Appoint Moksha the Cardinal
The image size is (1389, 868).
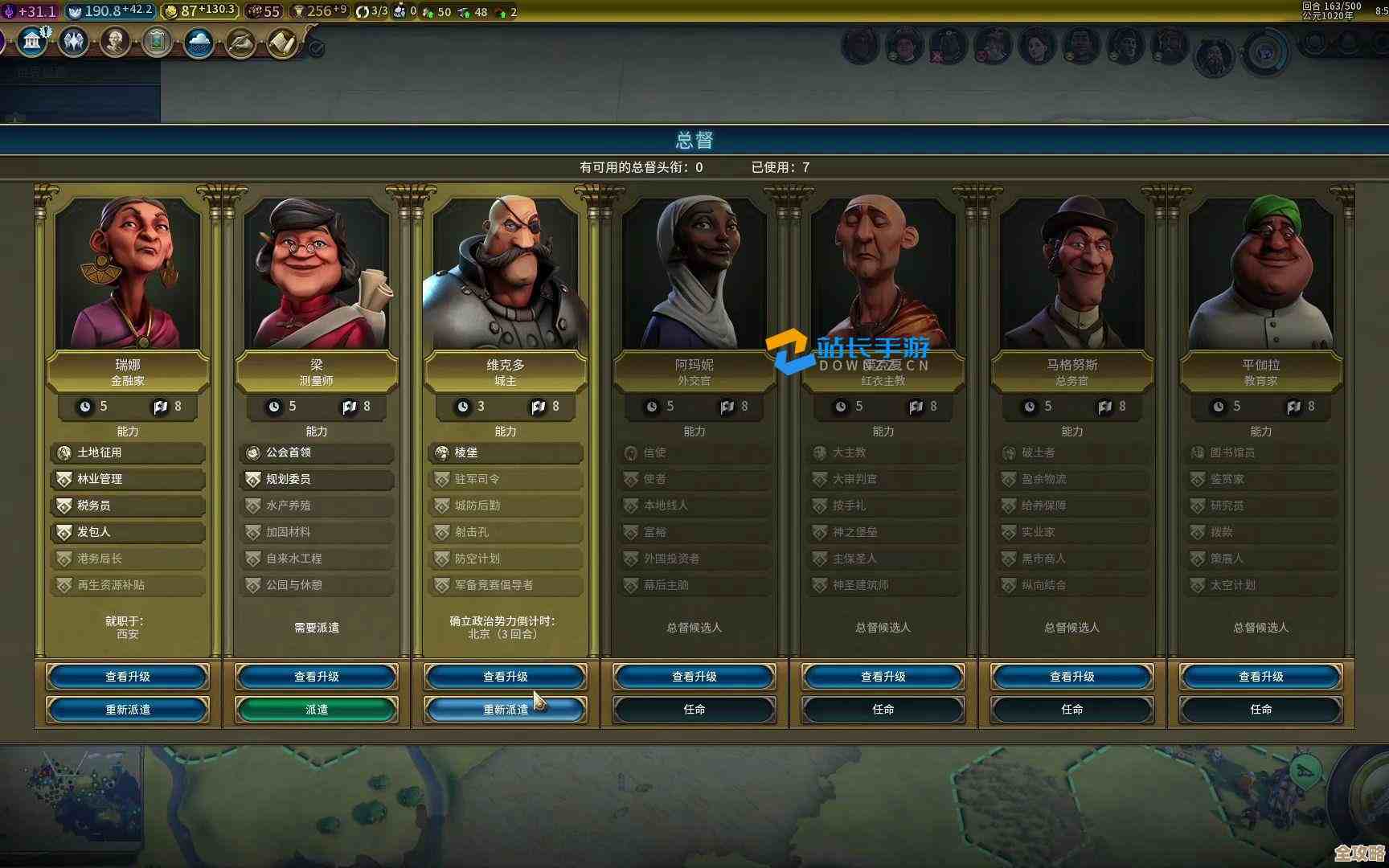883,710
